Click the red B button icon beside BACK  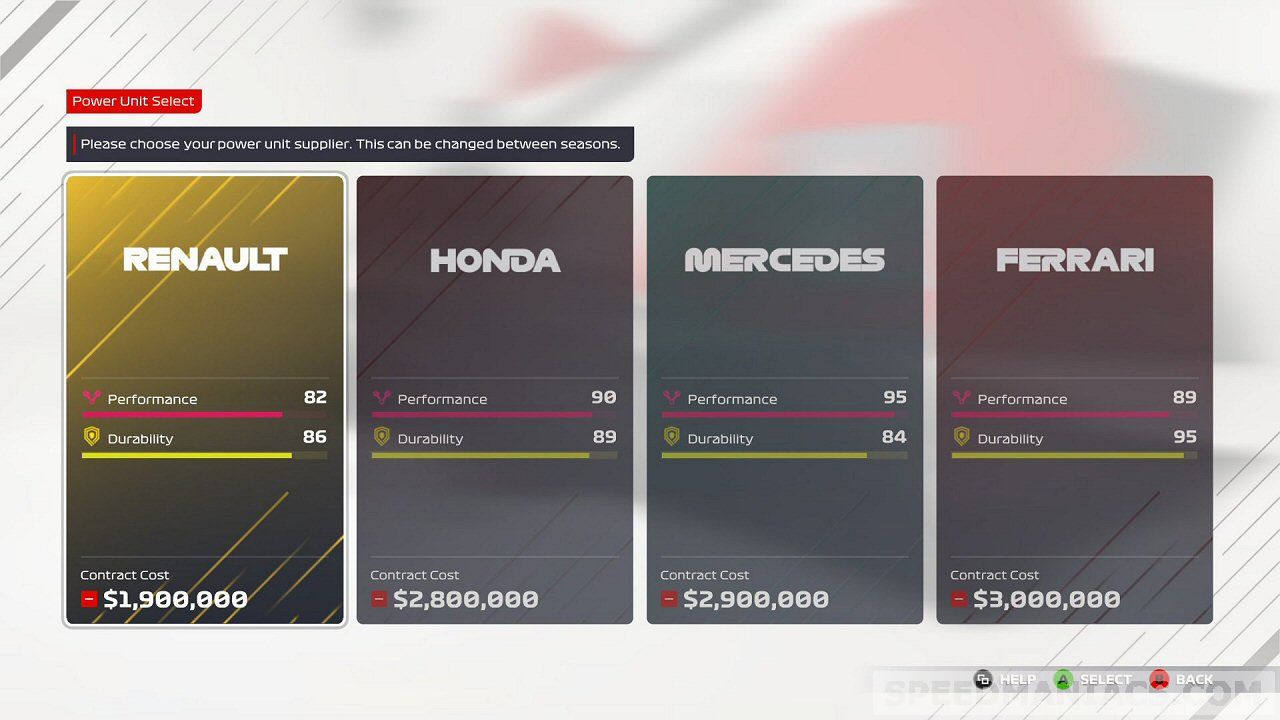coord(1160,679)
